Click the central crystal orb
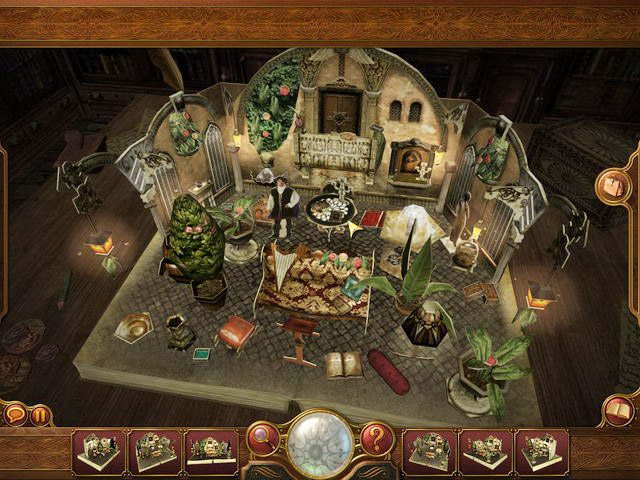 (320, 441)
